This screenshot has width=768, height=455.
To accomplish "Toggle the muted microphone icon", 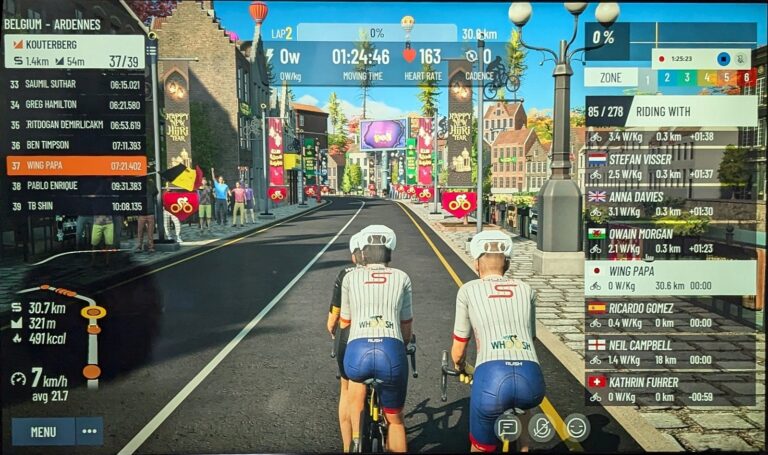I will 542,428.
